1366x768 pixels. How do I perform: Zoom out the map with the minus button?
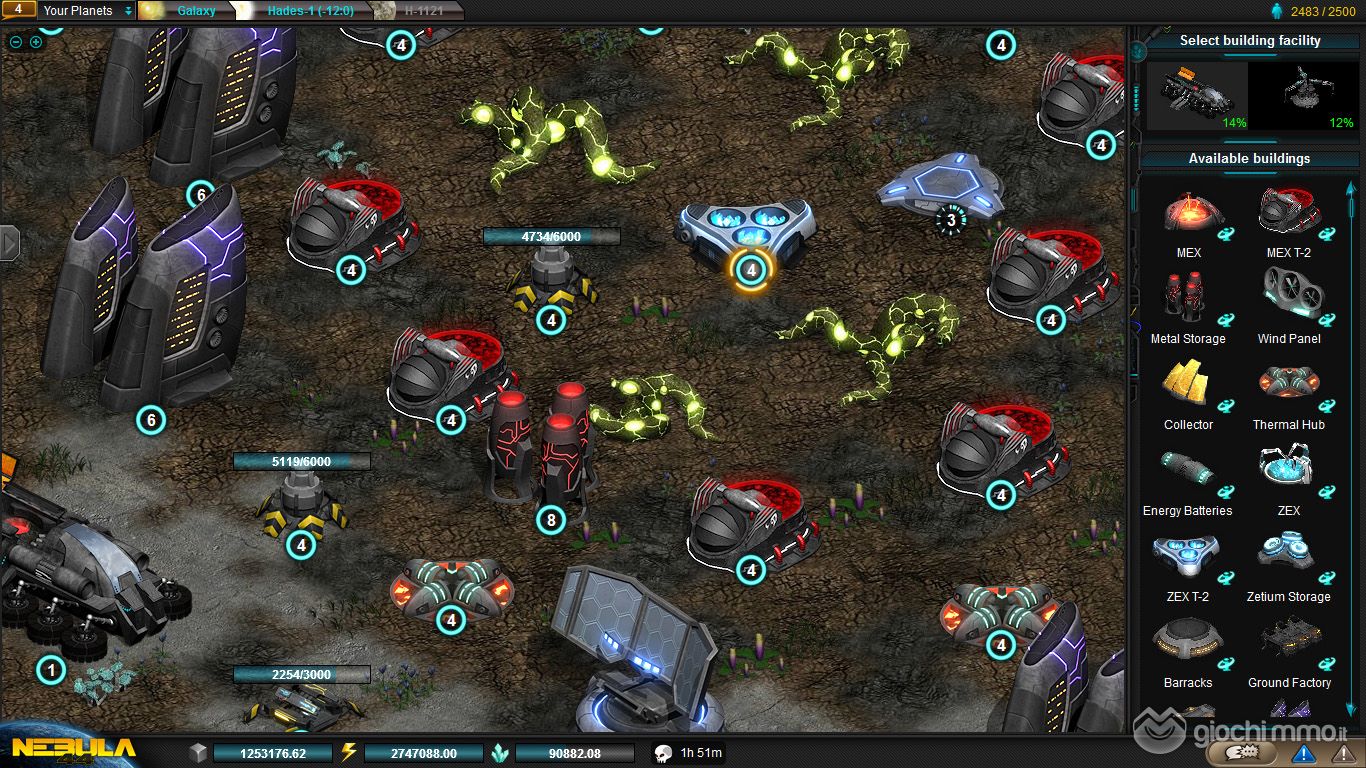(15, 42)
